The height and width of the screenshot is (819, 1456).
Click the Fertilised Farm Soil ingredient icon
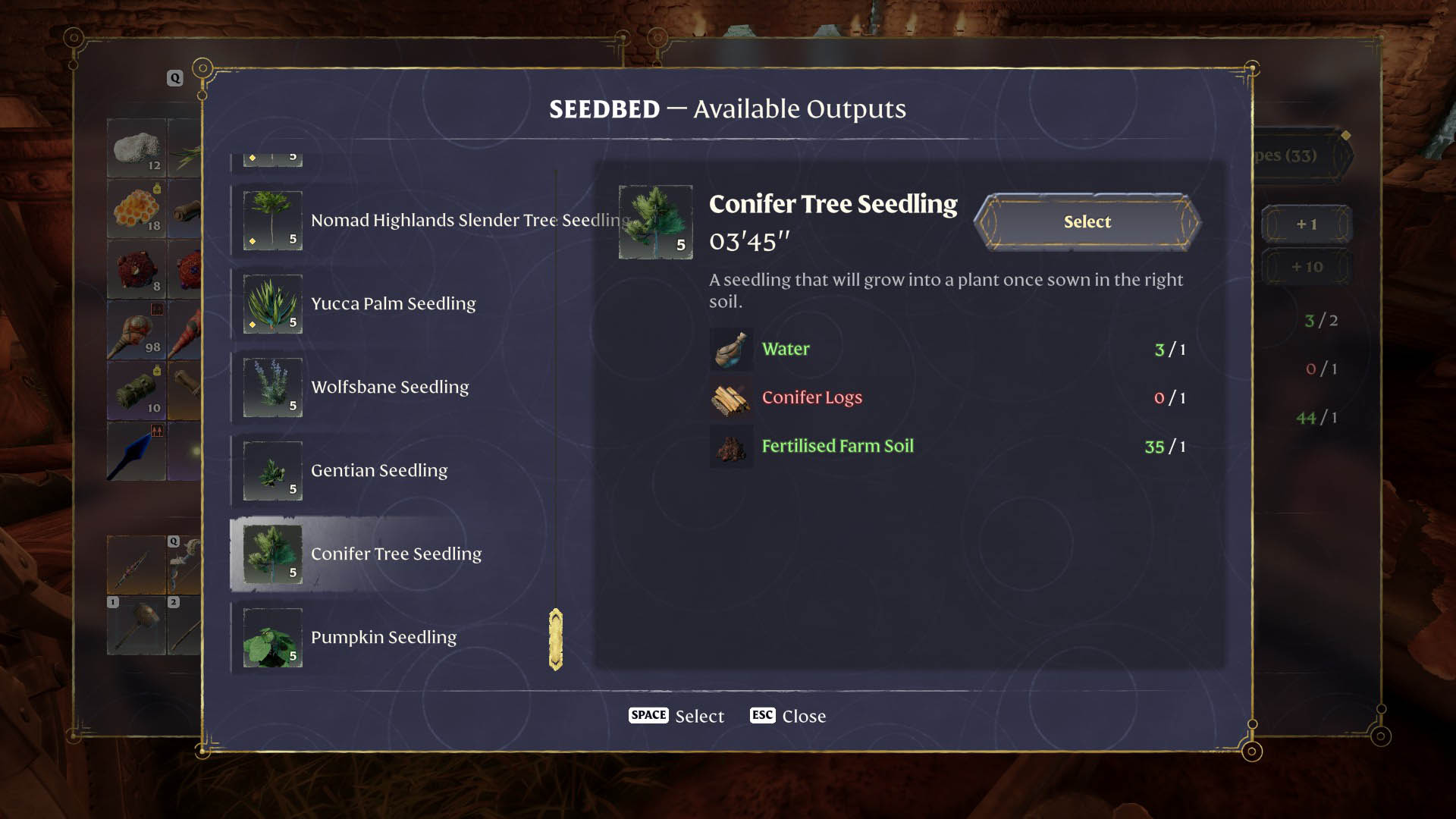coord(730,447)
